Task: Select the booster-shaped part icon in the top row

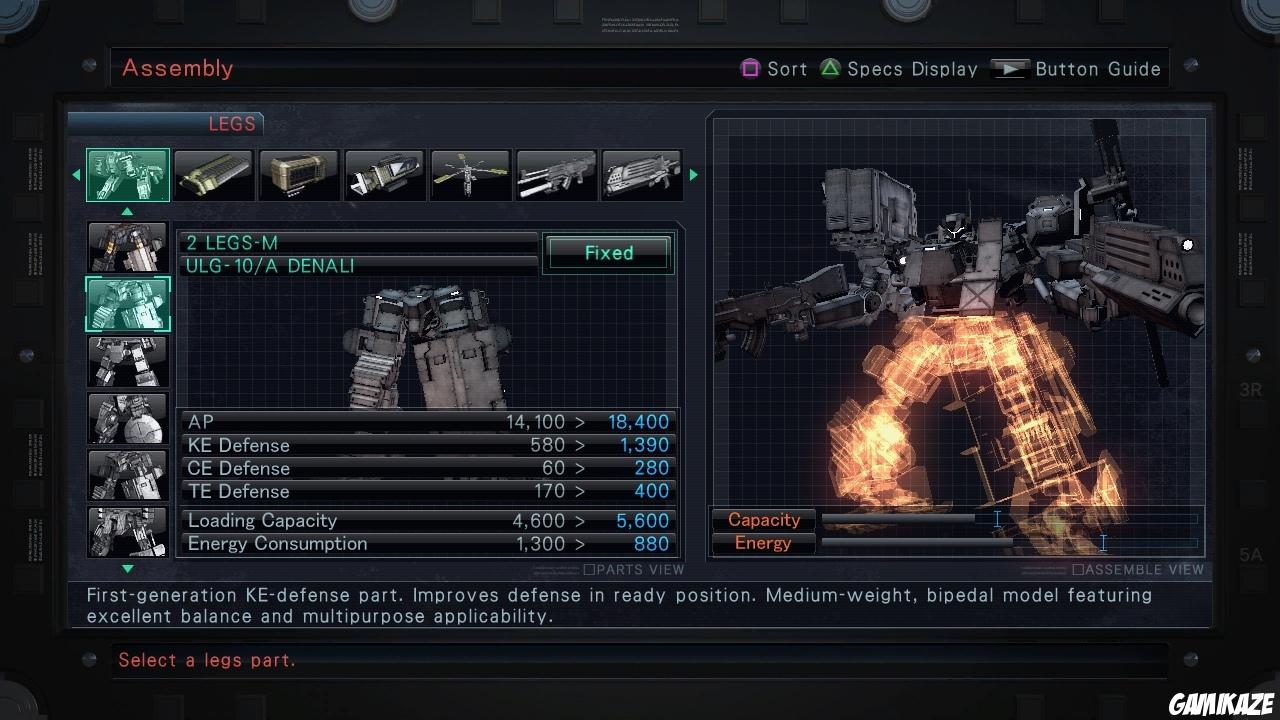Action: pyautogui.click(x=385, y=174)
